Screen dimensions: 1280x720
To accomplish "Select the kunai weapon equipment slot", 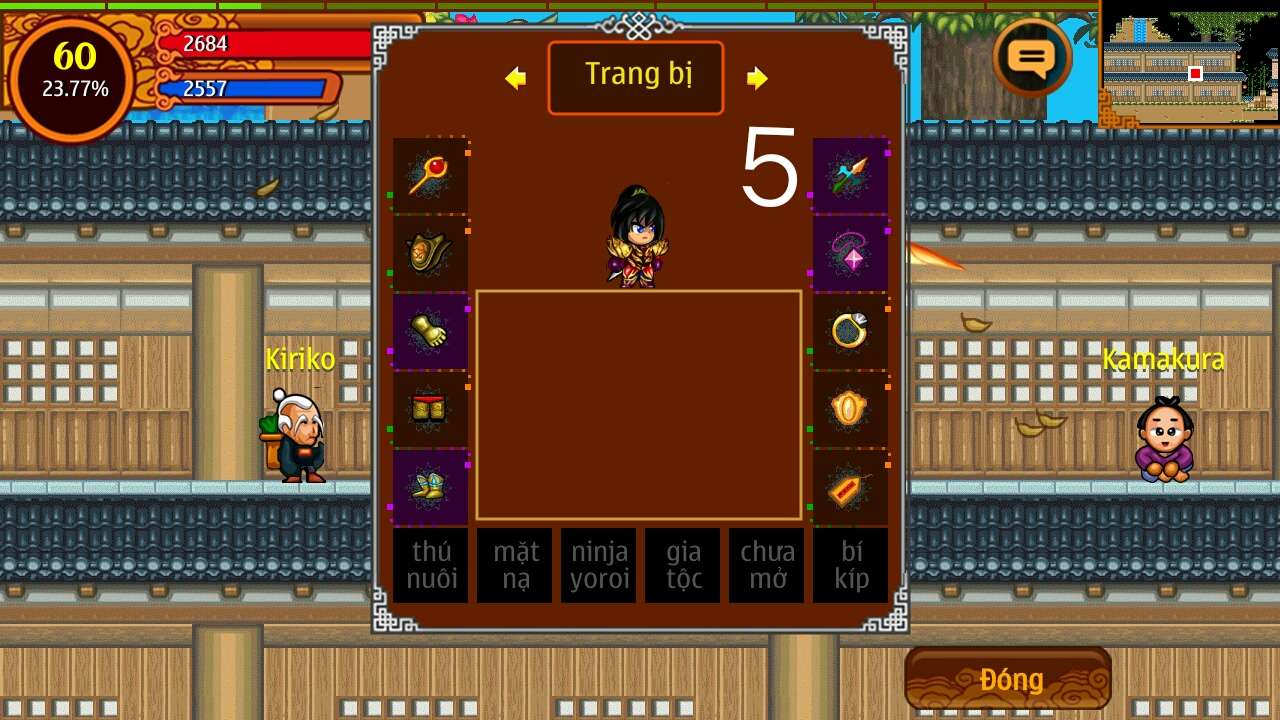I will point(850,176).
